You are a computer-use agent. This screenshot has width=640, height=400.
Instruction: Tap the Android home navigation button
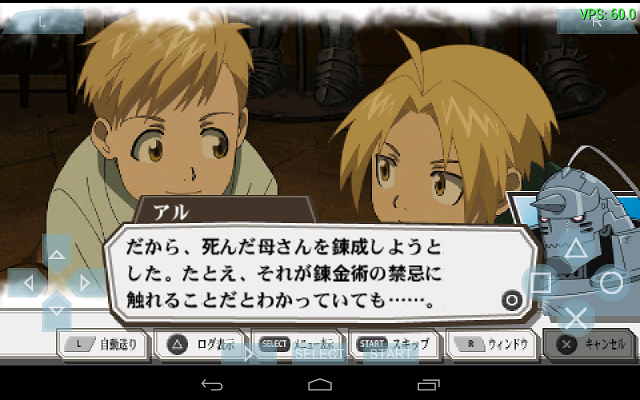tap(320, 385)
